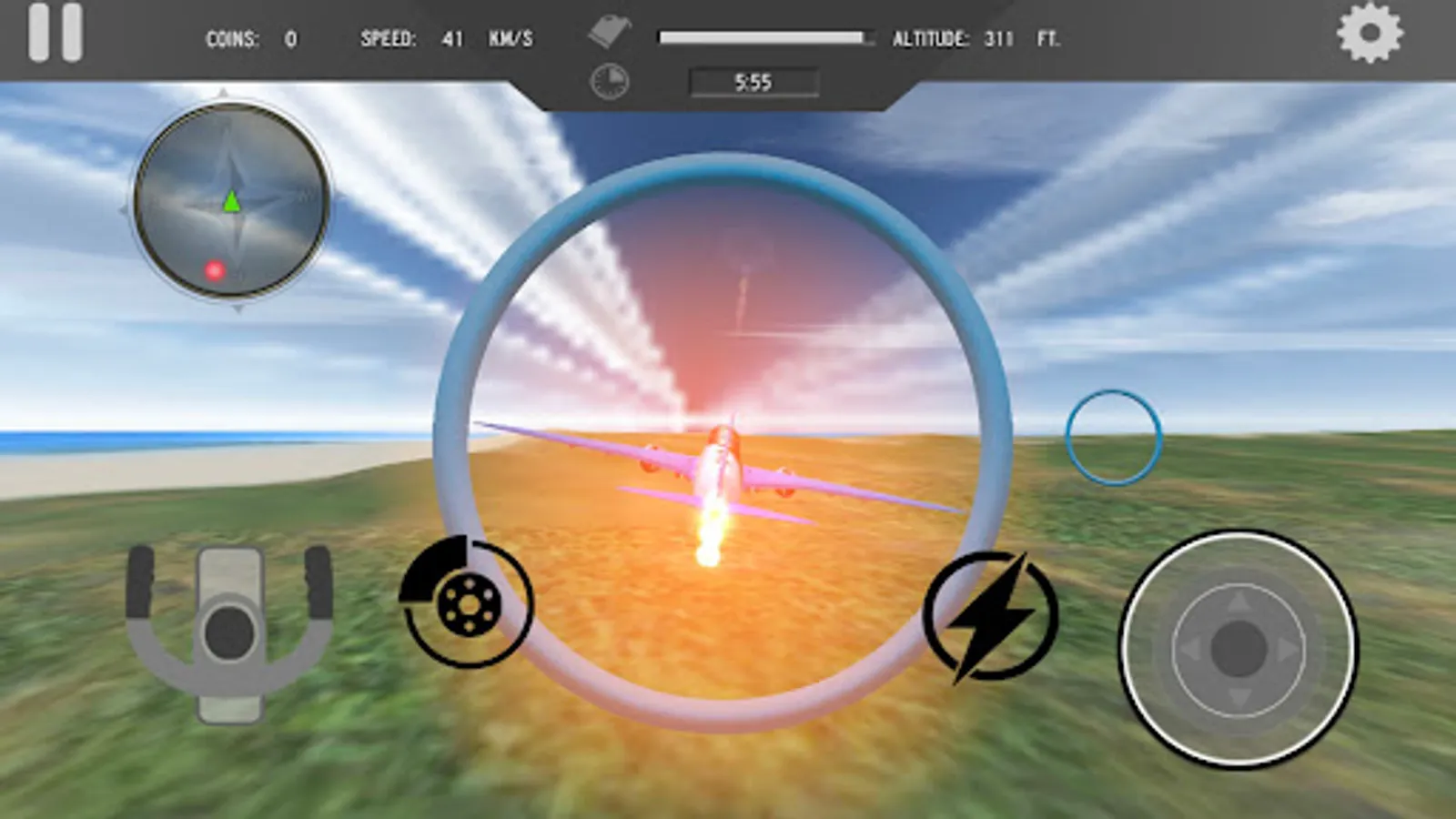
Task: Click the red dot on the compass
Action: [214, 269]
